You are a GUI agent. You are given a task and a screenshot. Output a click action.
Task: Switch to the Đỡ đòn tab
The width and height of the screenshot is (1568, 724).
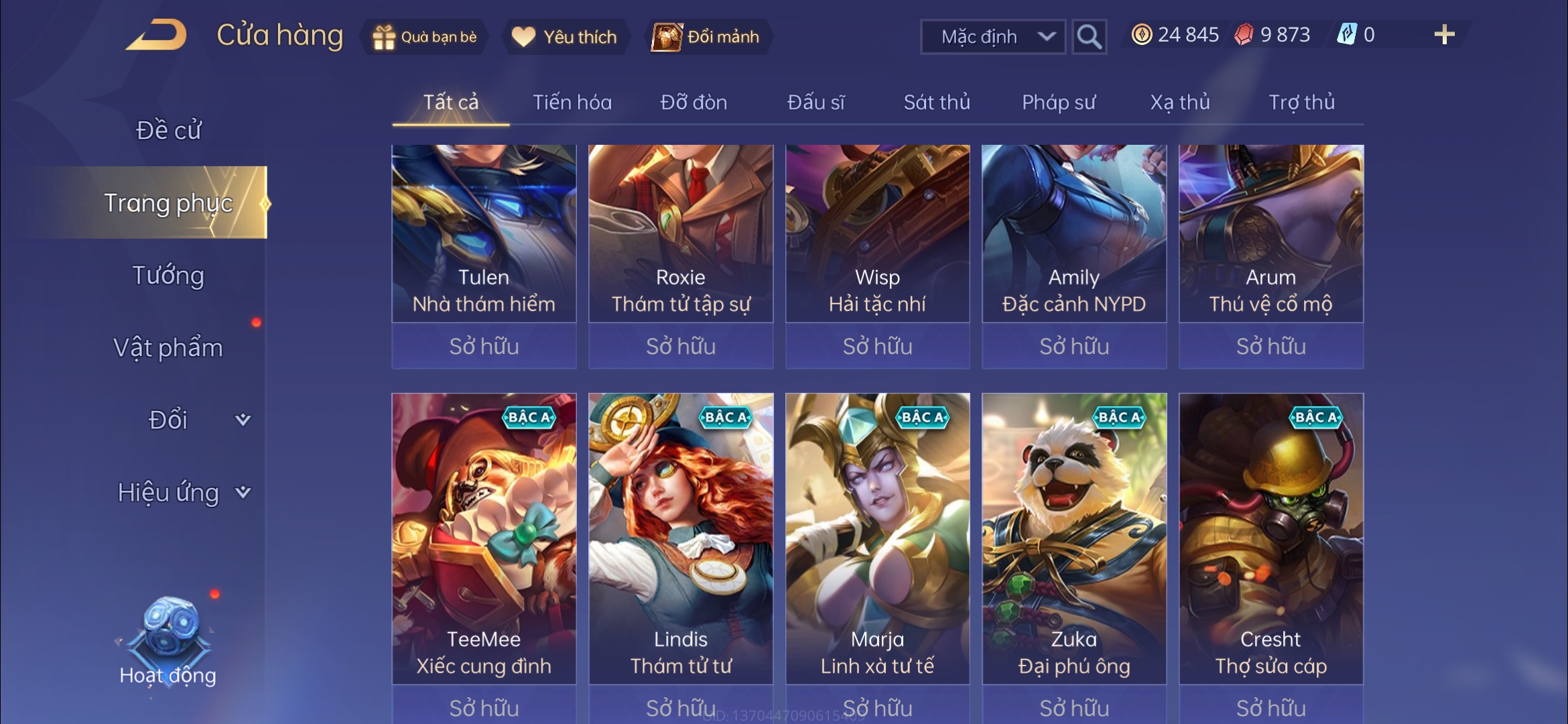pyautogui.click(x=694, y=103)
